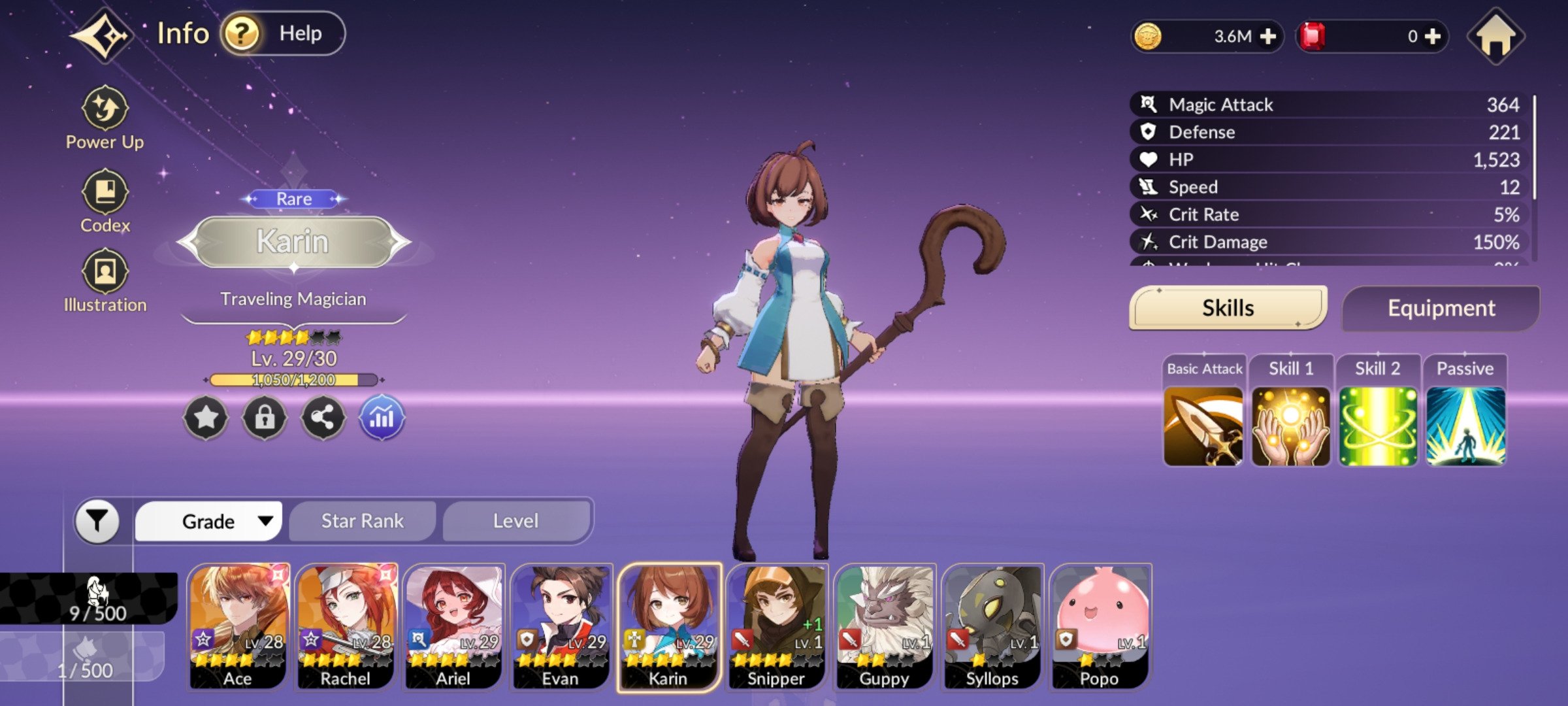Share Karin with the share button
Viewport: 1568px width, 706px height.
click(323, 417)
